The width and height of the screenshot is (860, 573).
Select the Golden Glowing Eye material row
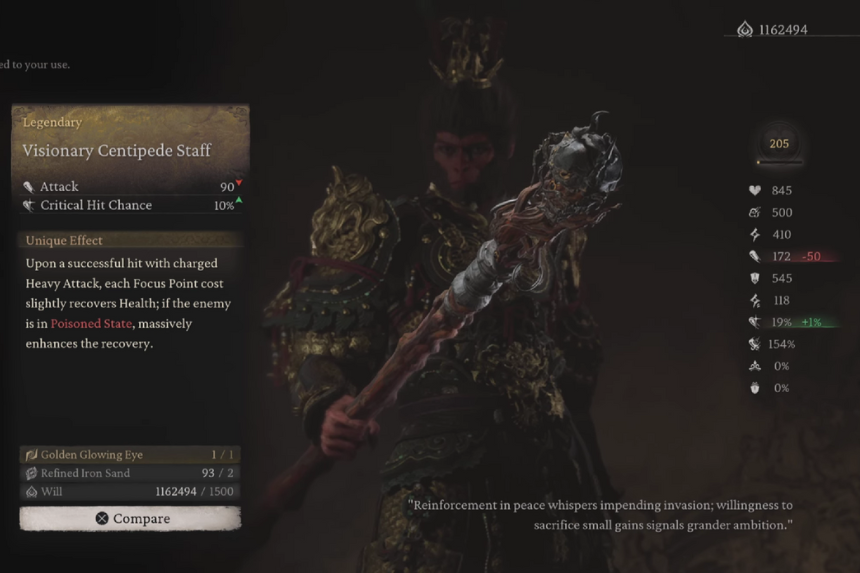click(130, 454)
